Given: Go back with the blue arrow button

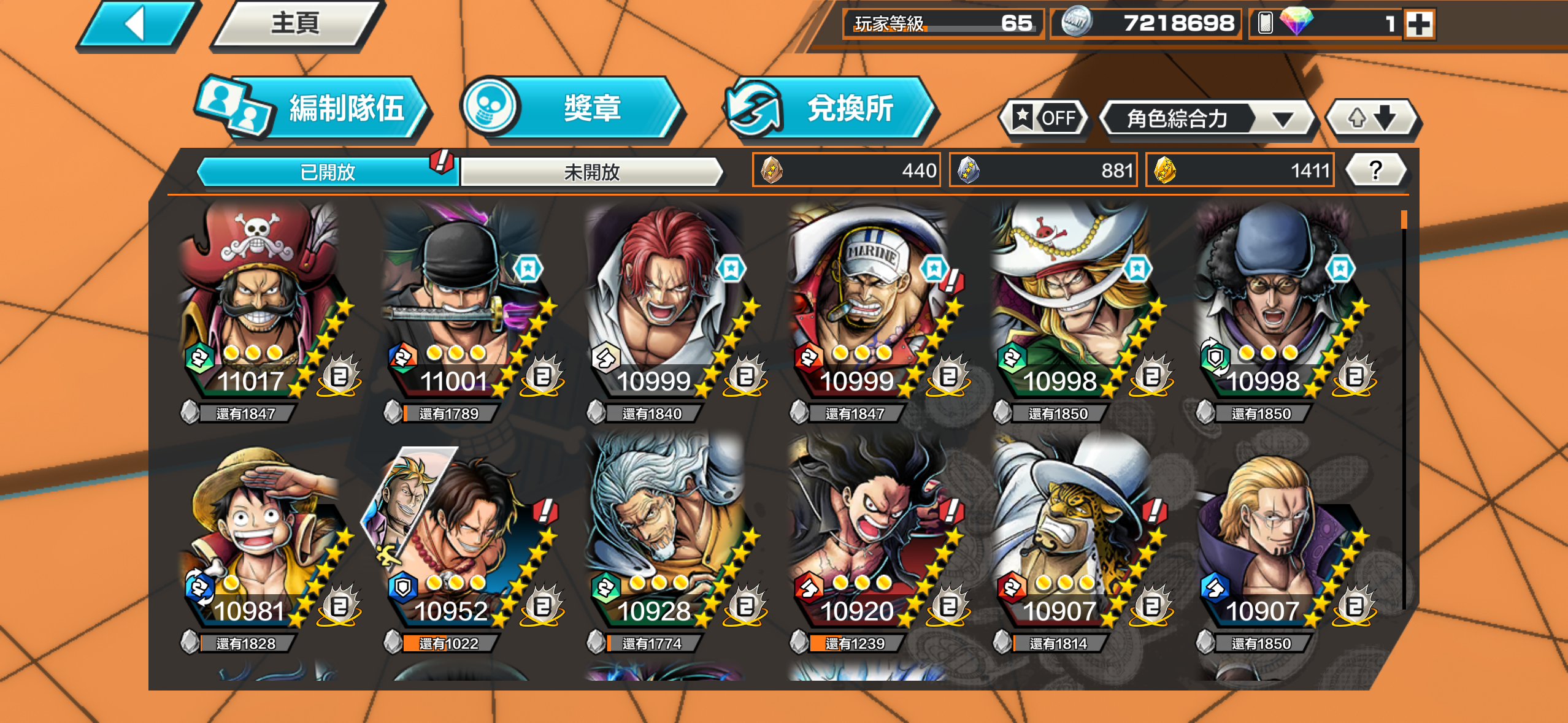Looking at the screenshot, I should coord(137,25).
